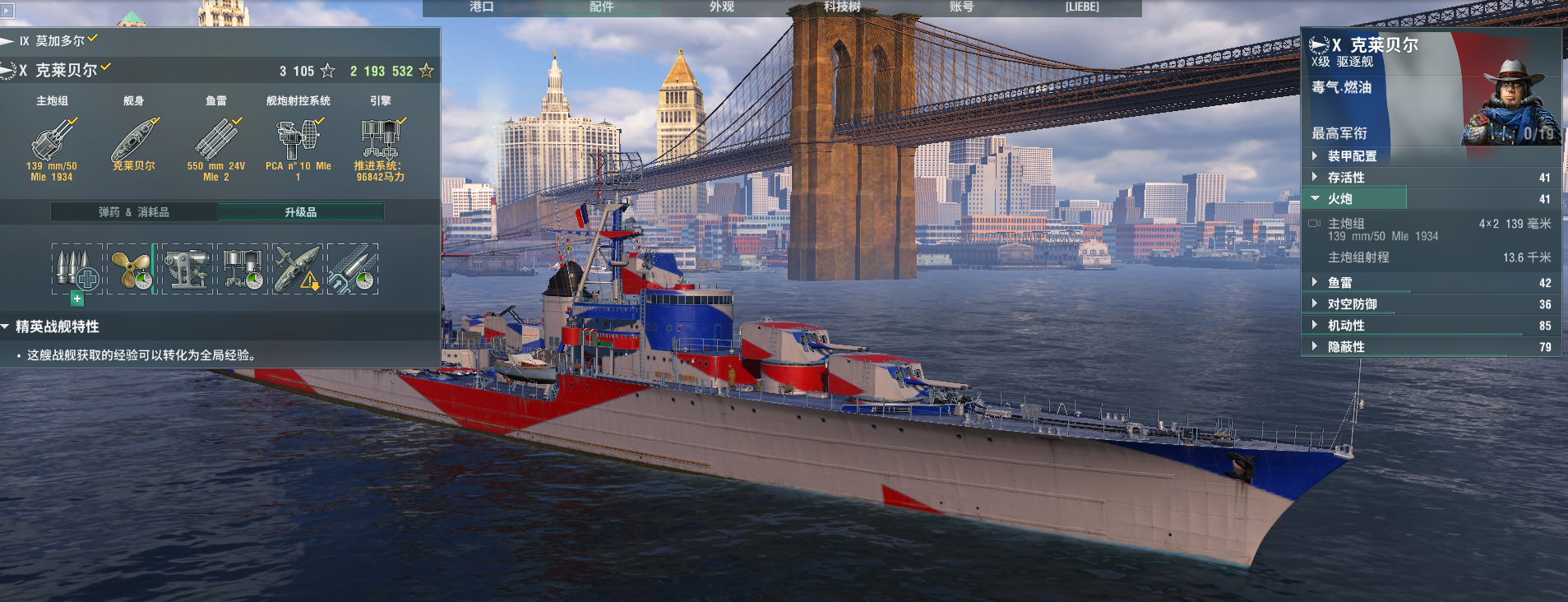This screenshot has height=602, width=1568.
Task: Switch to the 配件 modules tab
Action: 602,7
